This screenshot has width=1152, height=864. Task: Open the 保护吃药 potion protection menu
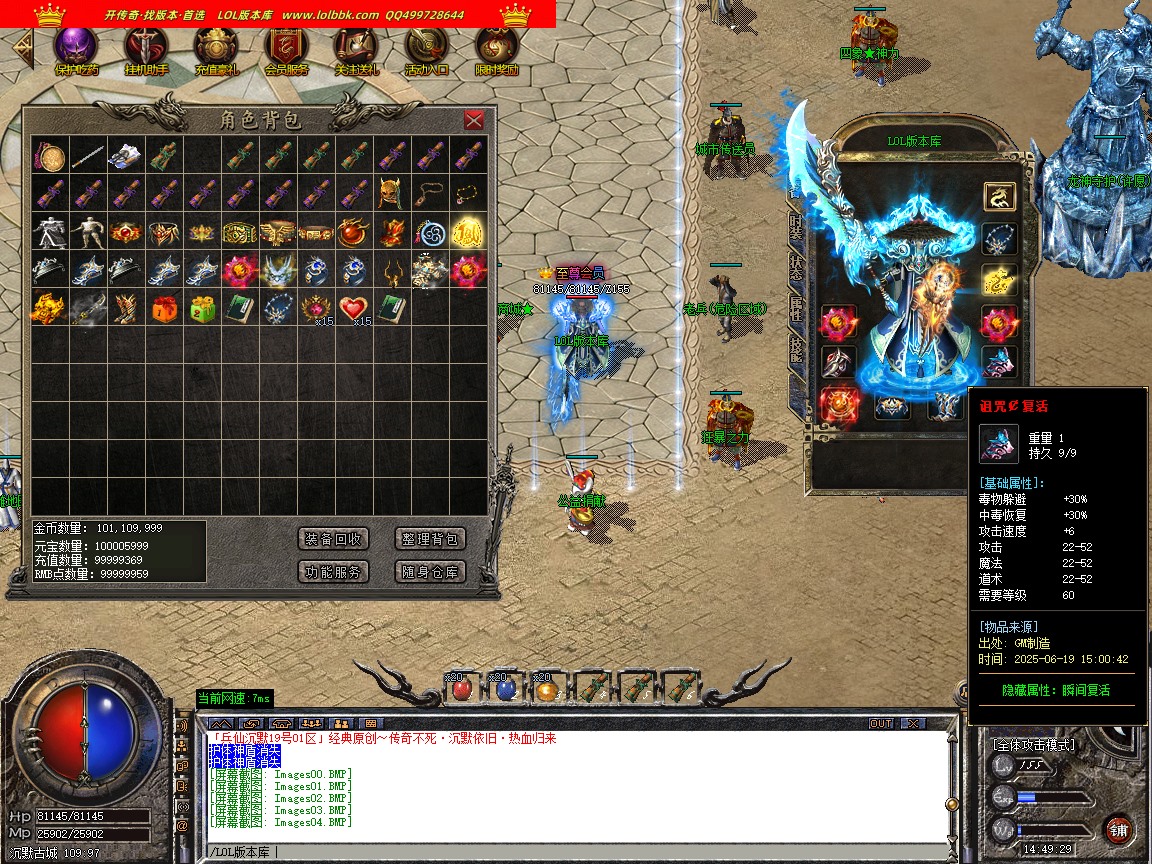pos(76,50)
